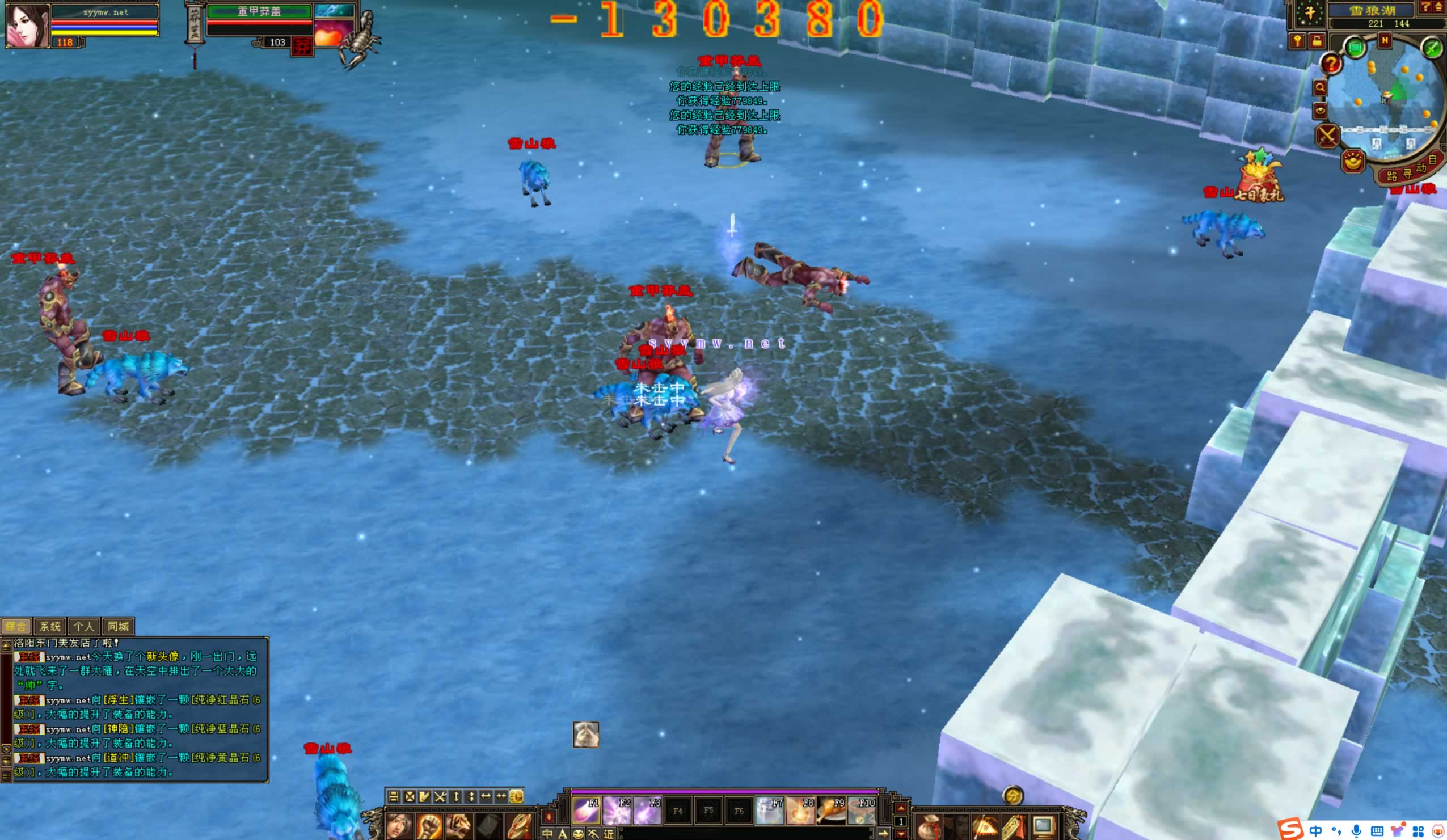Switch to the 系统 chat tab
The image size is (1447, 840).
pos(50,626)
